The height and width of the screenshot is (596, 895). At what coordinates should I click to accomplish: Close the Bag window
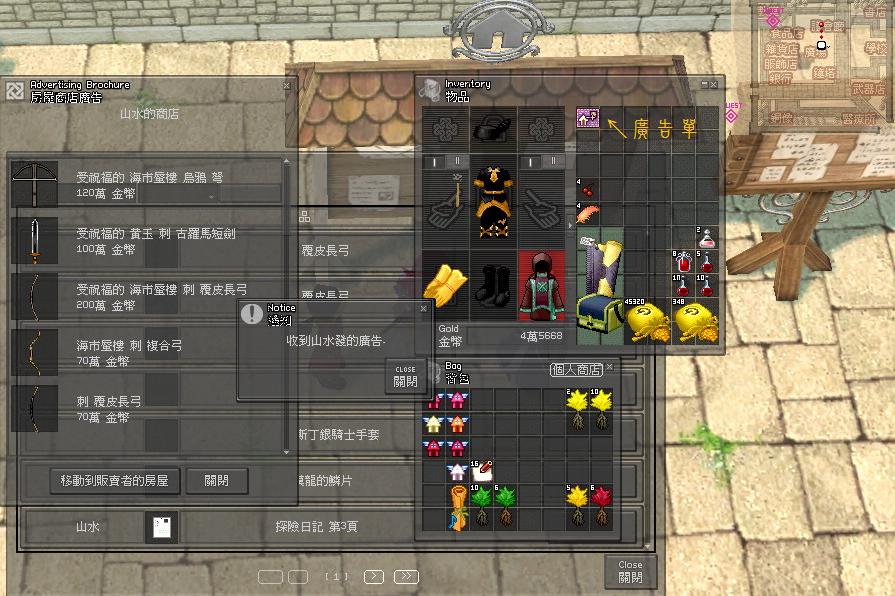(610, 367)
